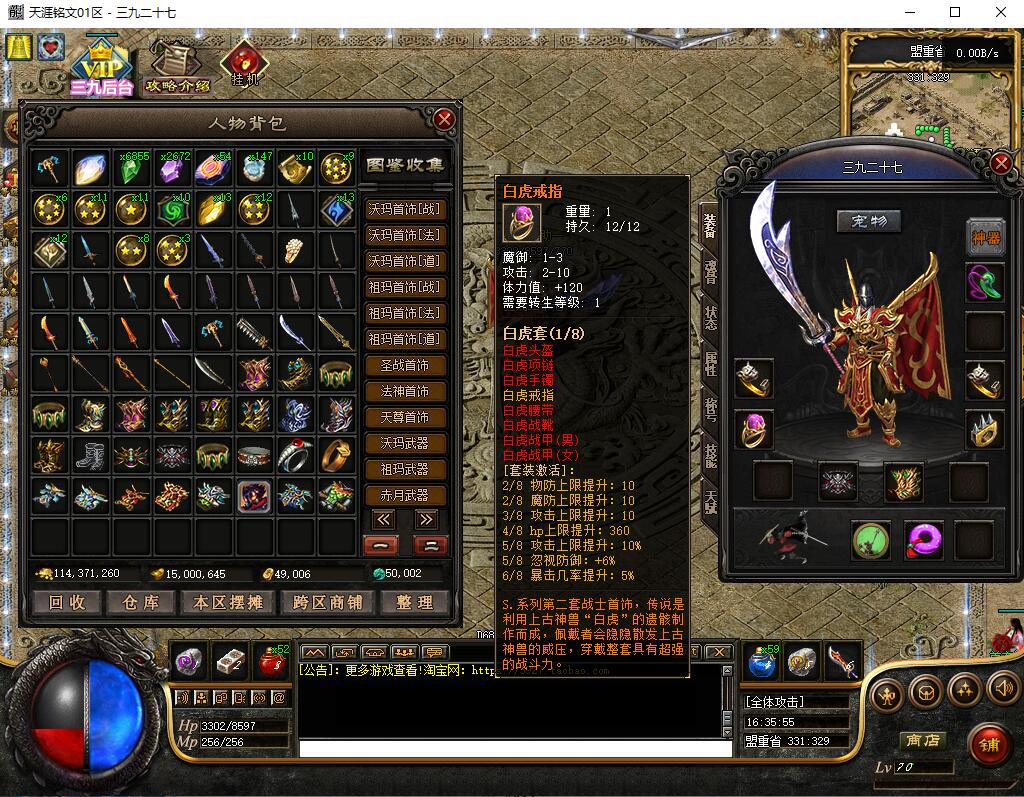The image size is (1024, 797).
Task: Close the character backpack window
Action: [445, 120]
